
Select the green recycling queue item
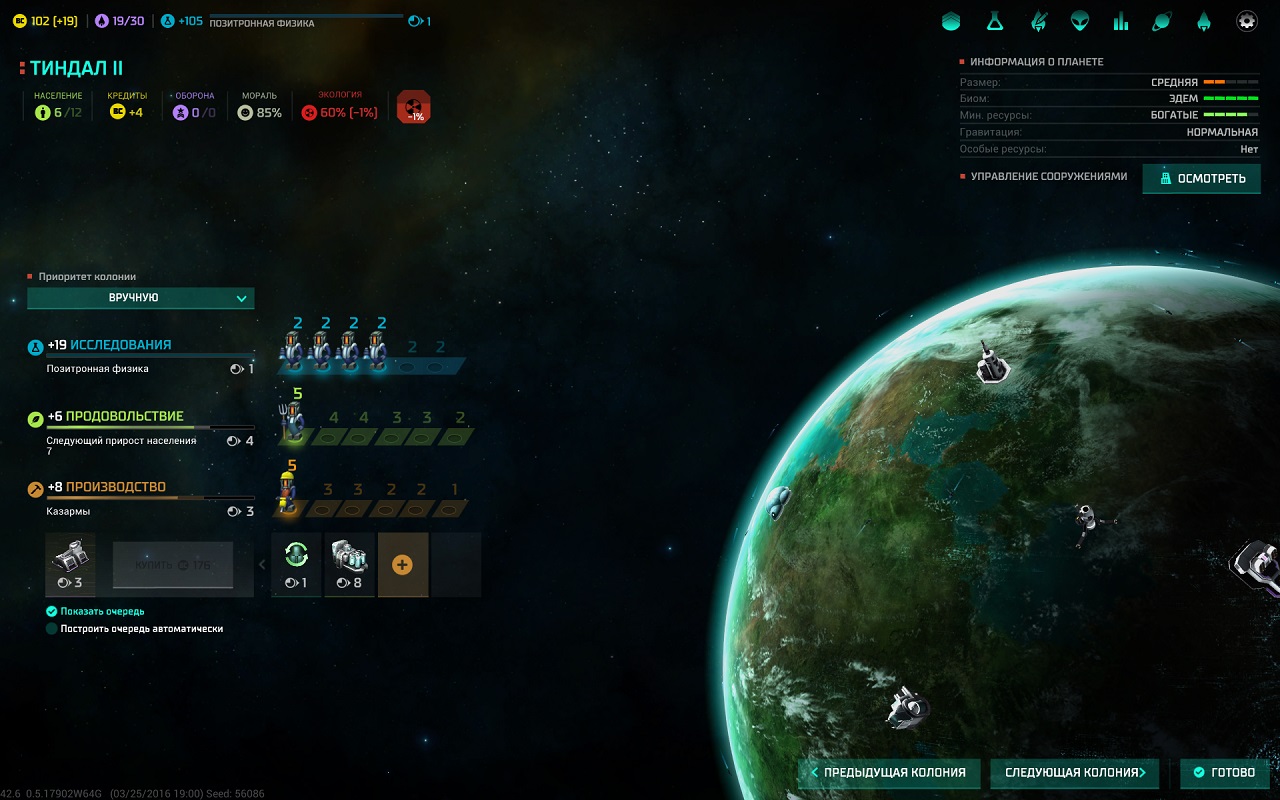tap(296, 564)
